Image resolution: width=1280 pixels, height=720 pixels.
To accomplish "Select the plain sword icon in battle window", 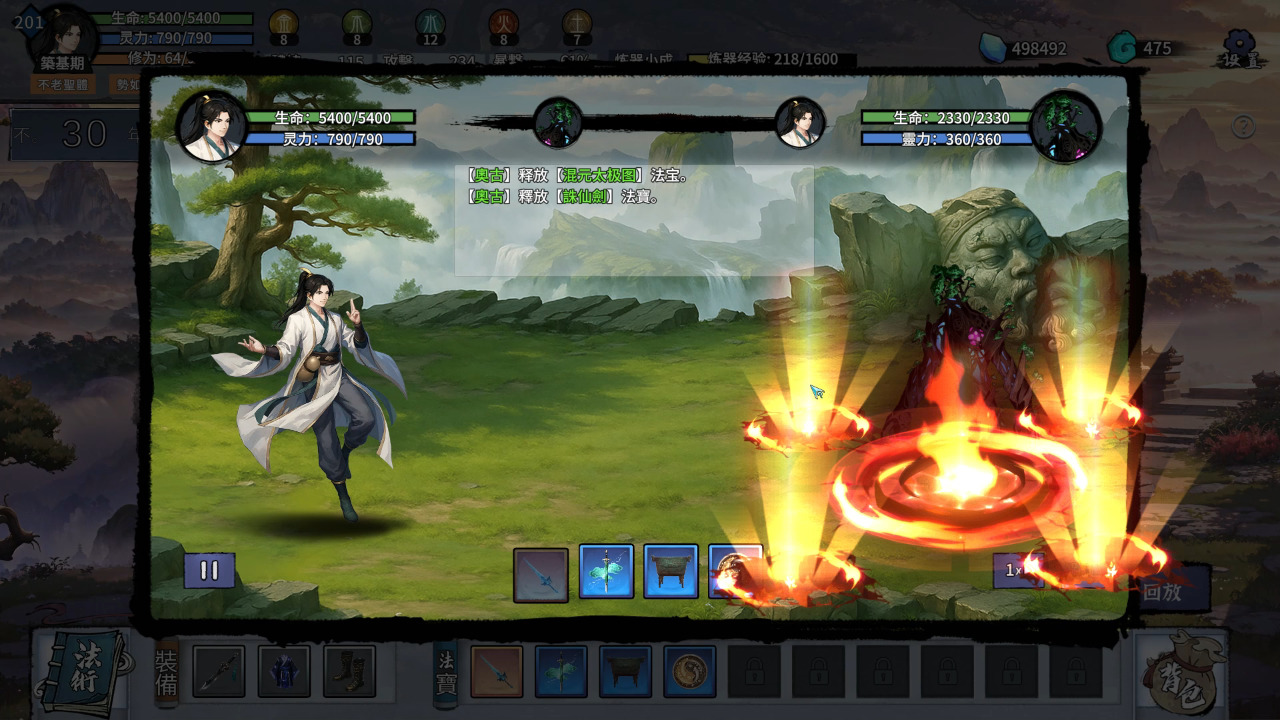I will point(541,575).
